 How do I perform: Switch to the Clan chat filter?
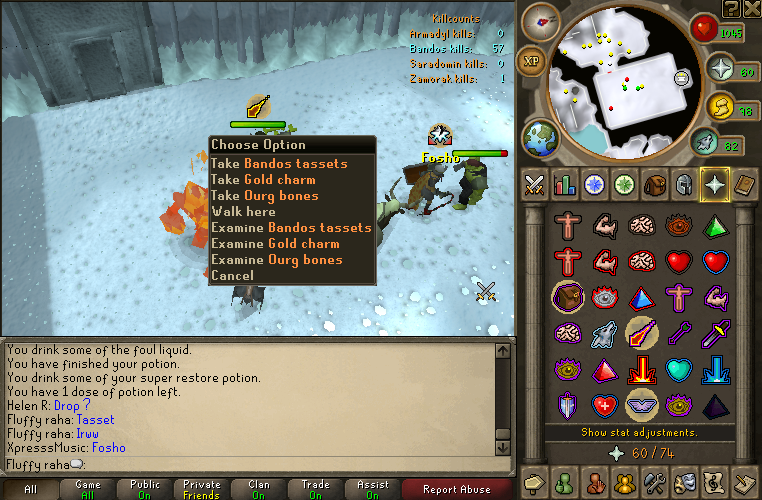(x=259, y=490)
